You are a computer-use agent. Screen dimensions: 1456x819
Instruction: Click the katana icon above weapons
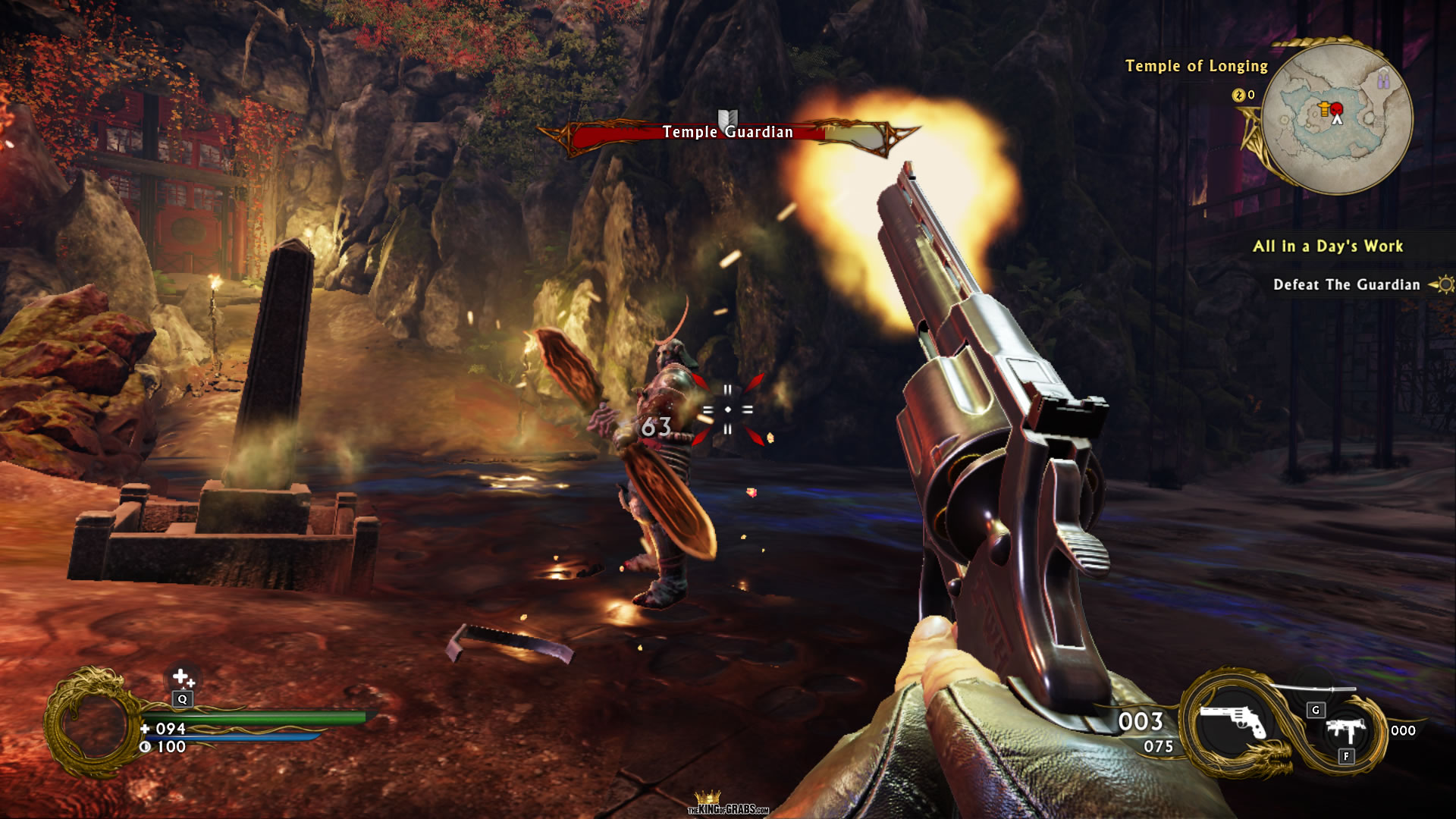[x=1312, y=689]
